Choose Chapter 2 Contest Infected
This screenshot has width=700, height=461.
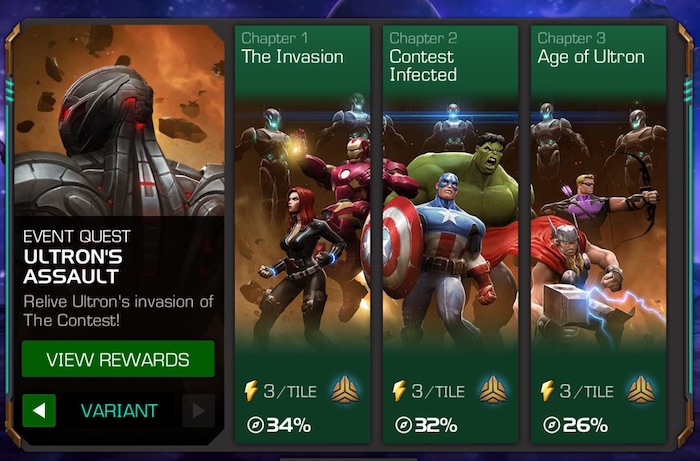(450, 230)
